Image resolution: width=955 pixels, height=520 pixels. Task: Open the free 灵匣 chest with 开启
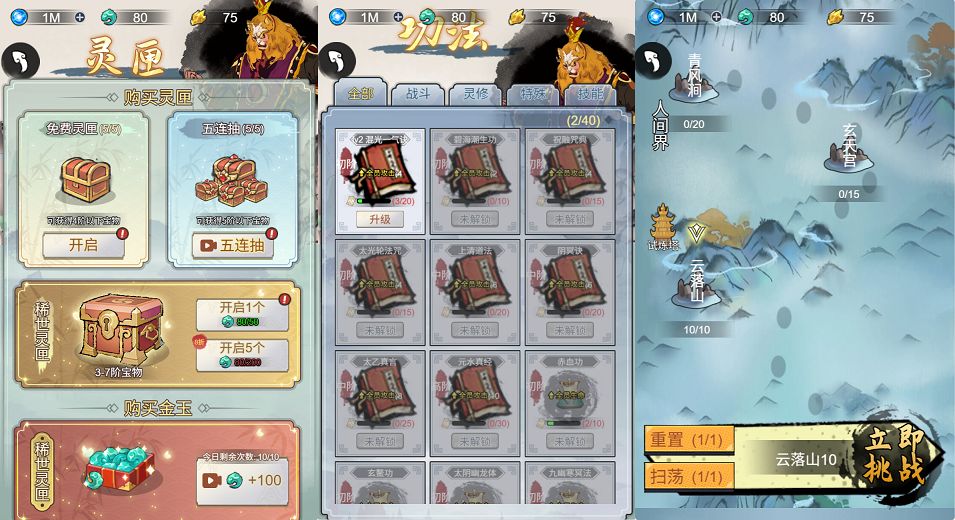[84, 245]
